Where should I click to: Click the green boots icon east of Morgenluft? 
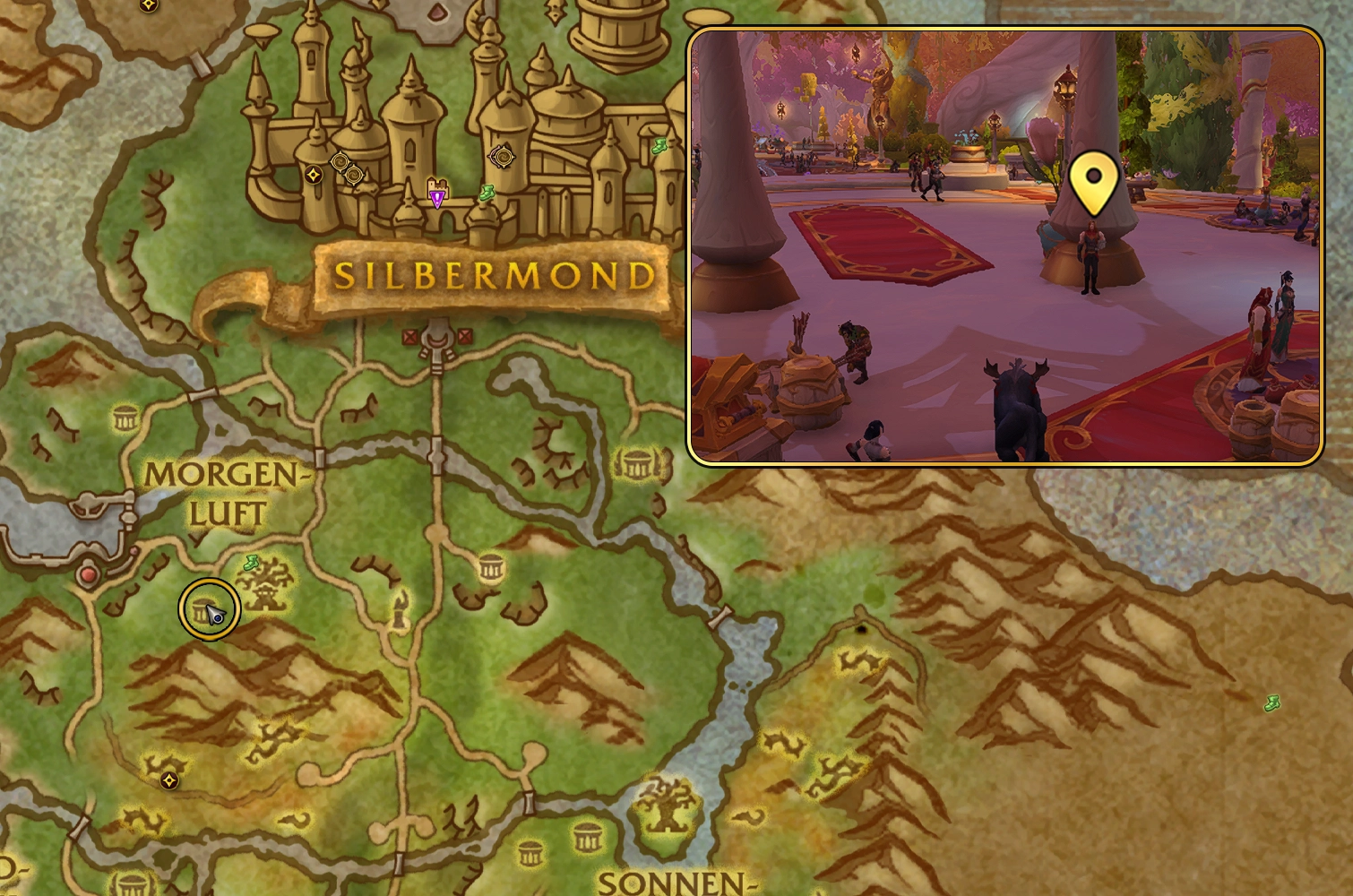pos(251,563)
